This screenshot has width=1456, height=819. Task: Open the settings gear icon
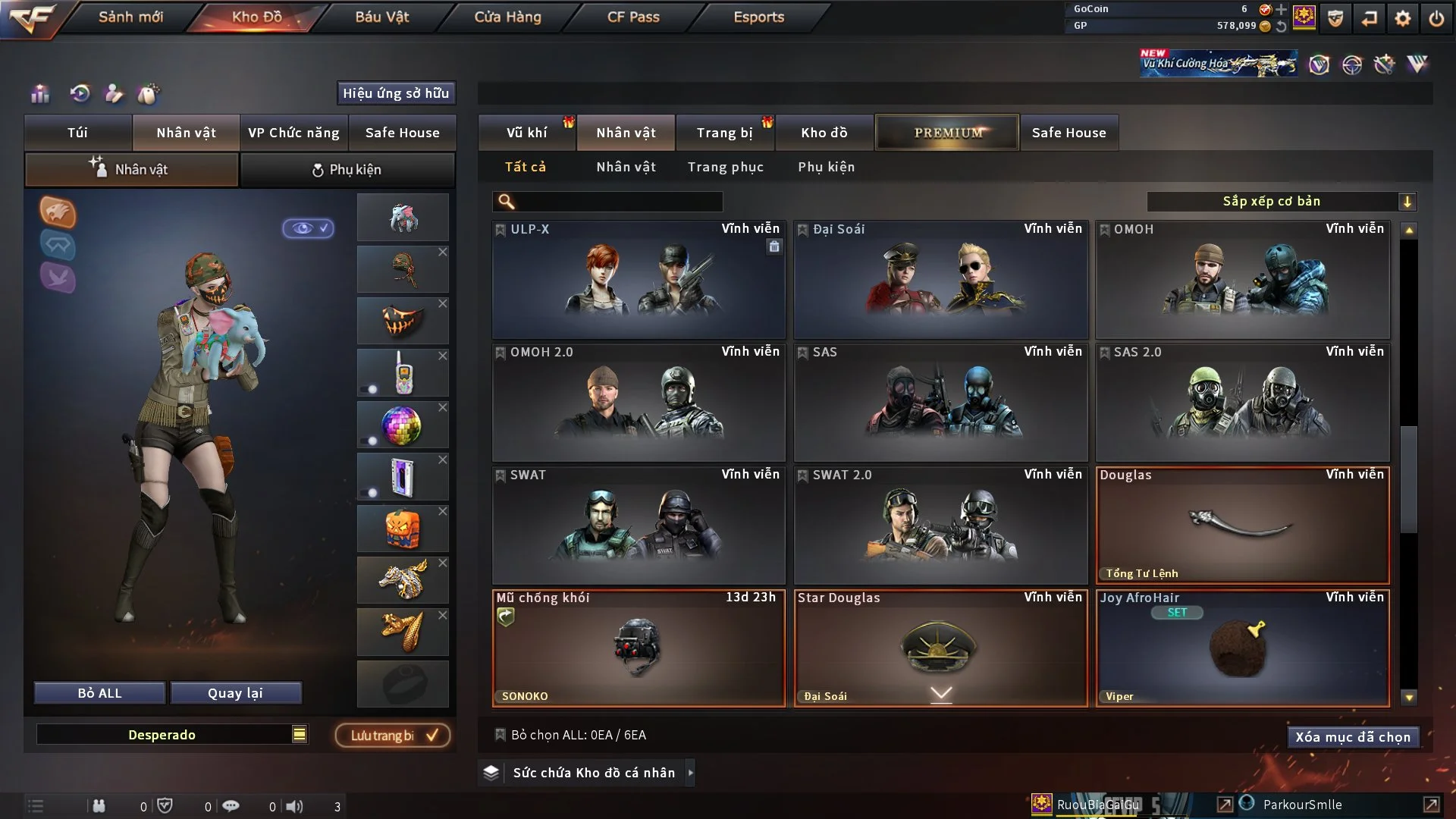pyautogui.click(x=1403, y=18)
